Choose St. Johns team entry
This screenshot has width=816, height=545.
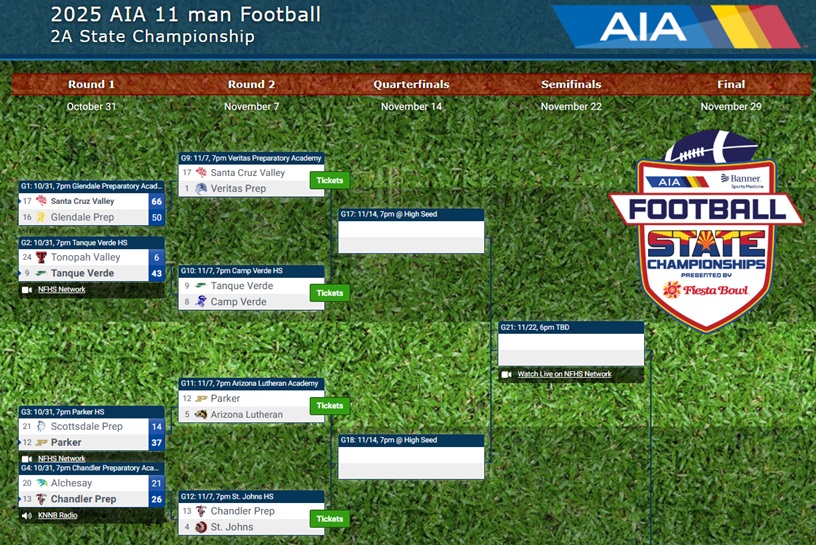[231, 527]
